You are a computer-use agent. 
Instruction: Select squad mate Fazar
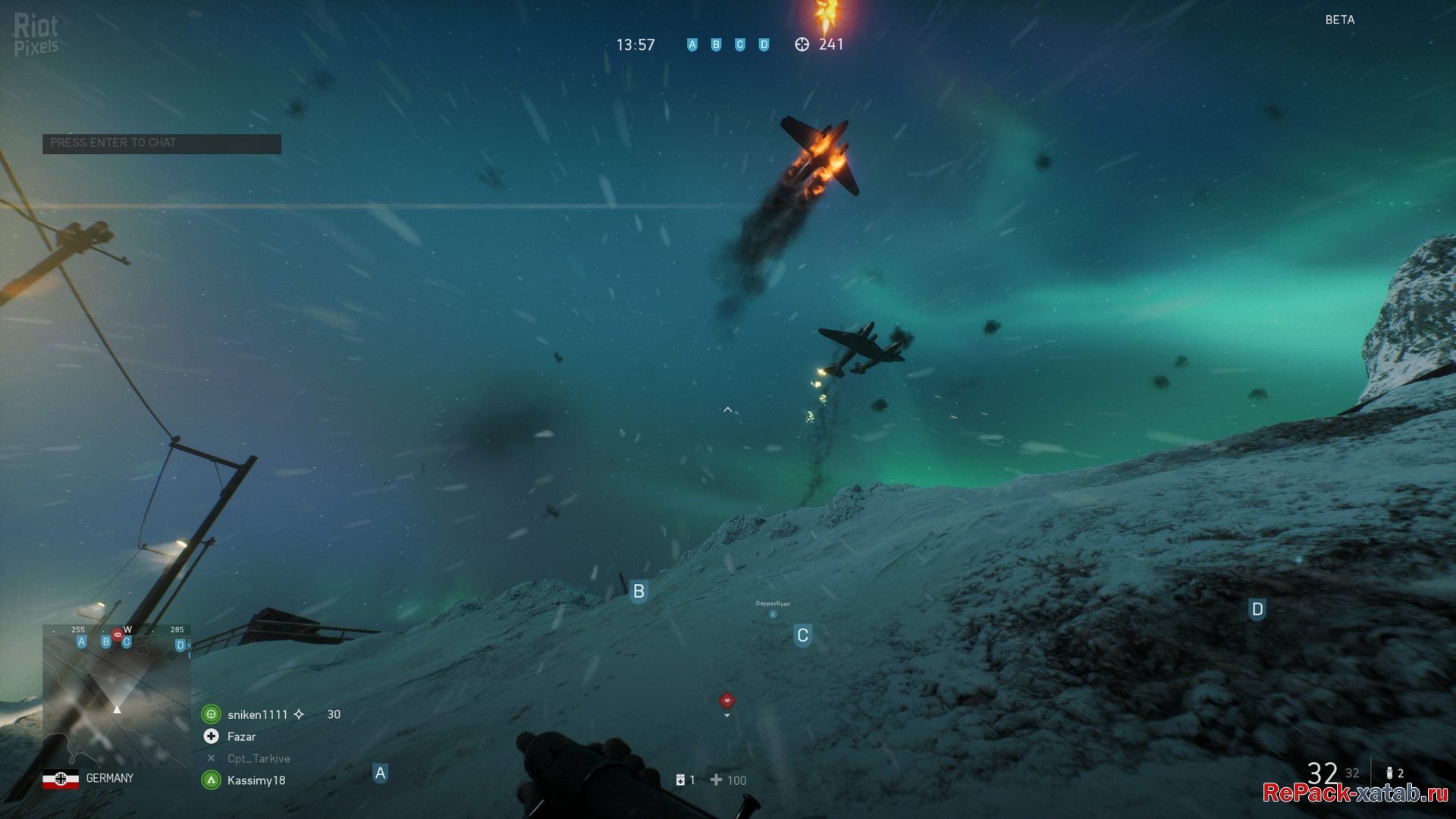click(241, 736)
